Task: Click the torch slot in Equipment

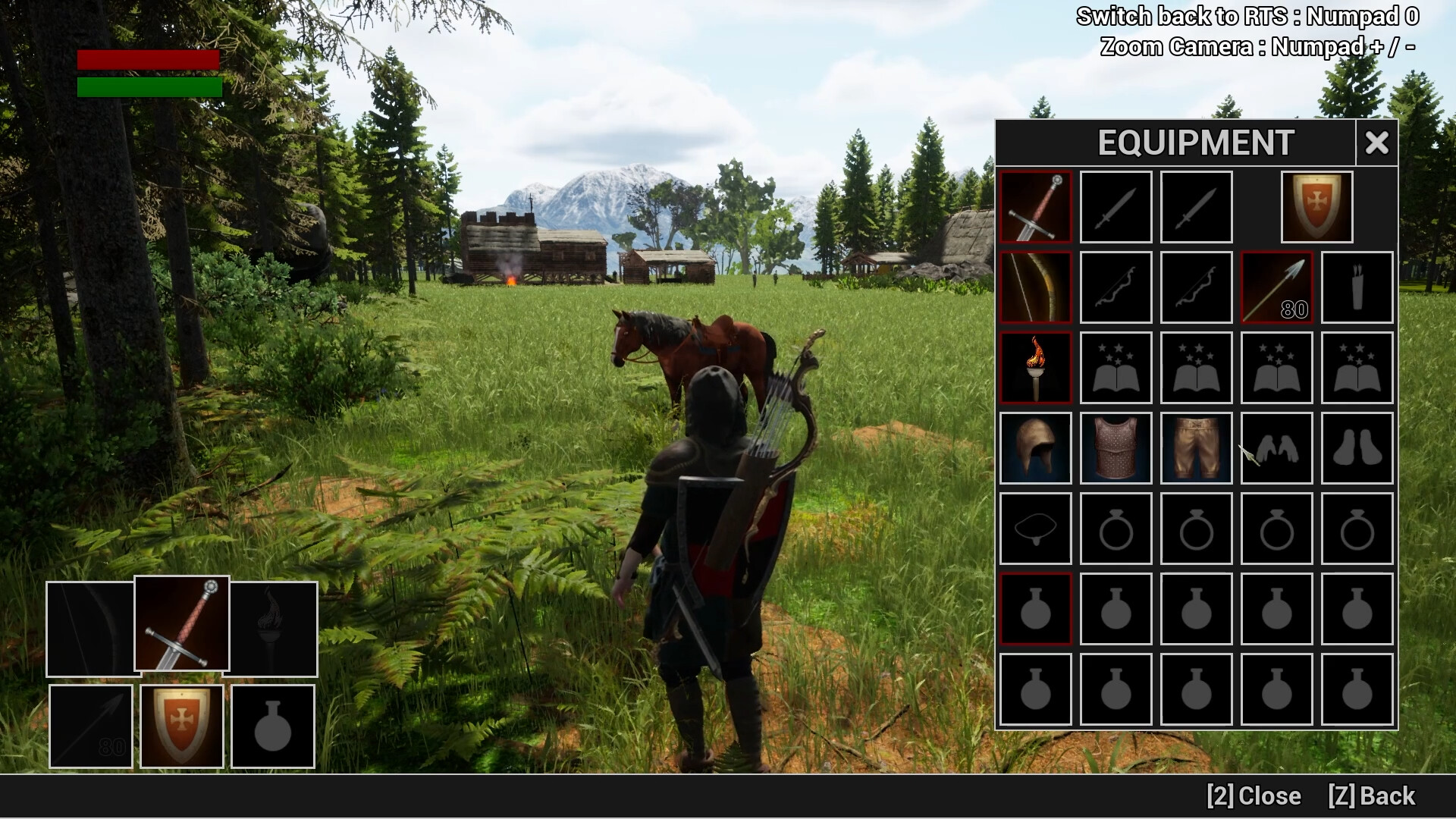Action: [x=1035, y=367]
